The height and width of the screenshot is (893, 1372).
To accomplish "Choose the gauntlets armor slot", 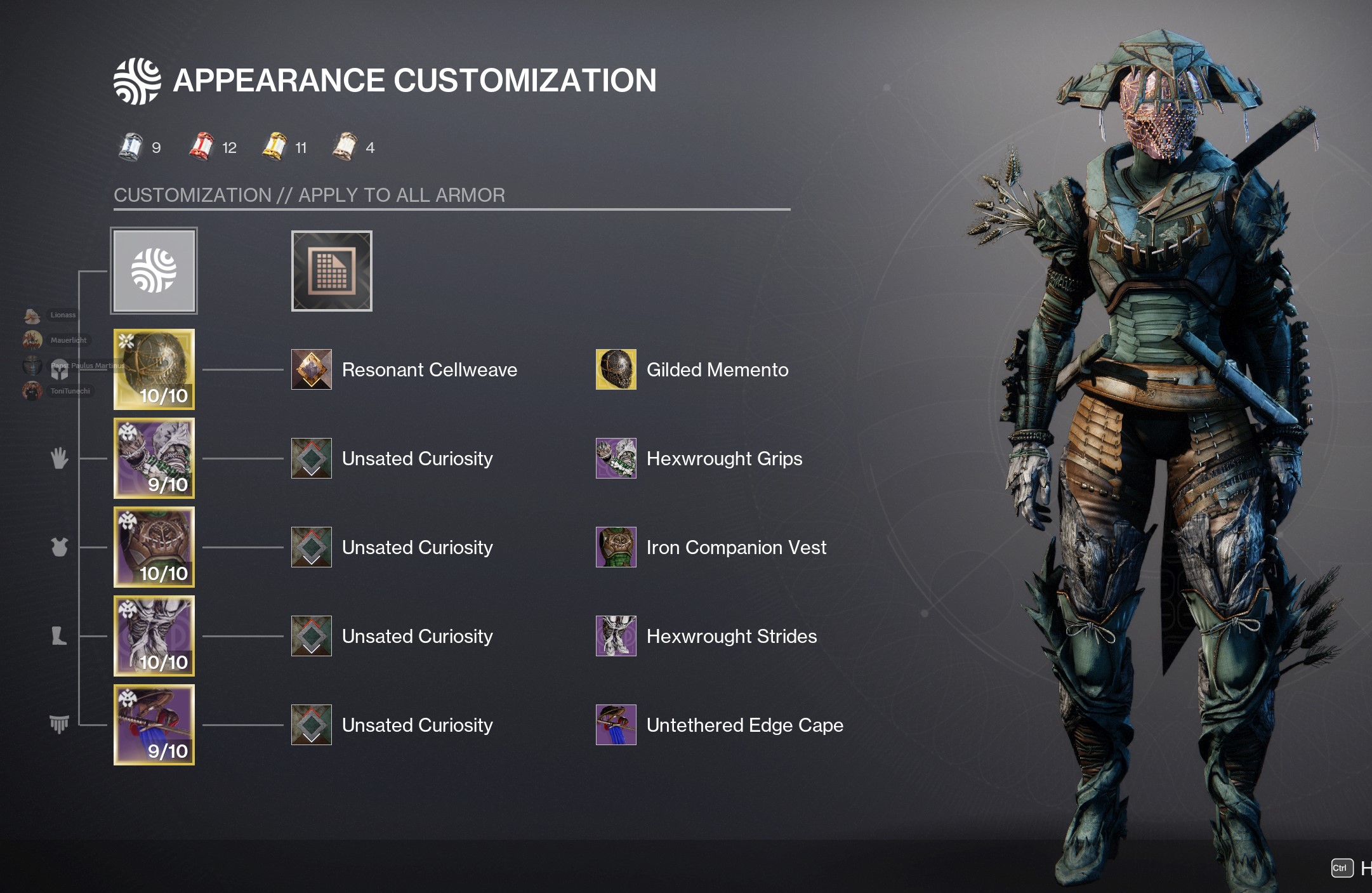I will click(154, 458).
